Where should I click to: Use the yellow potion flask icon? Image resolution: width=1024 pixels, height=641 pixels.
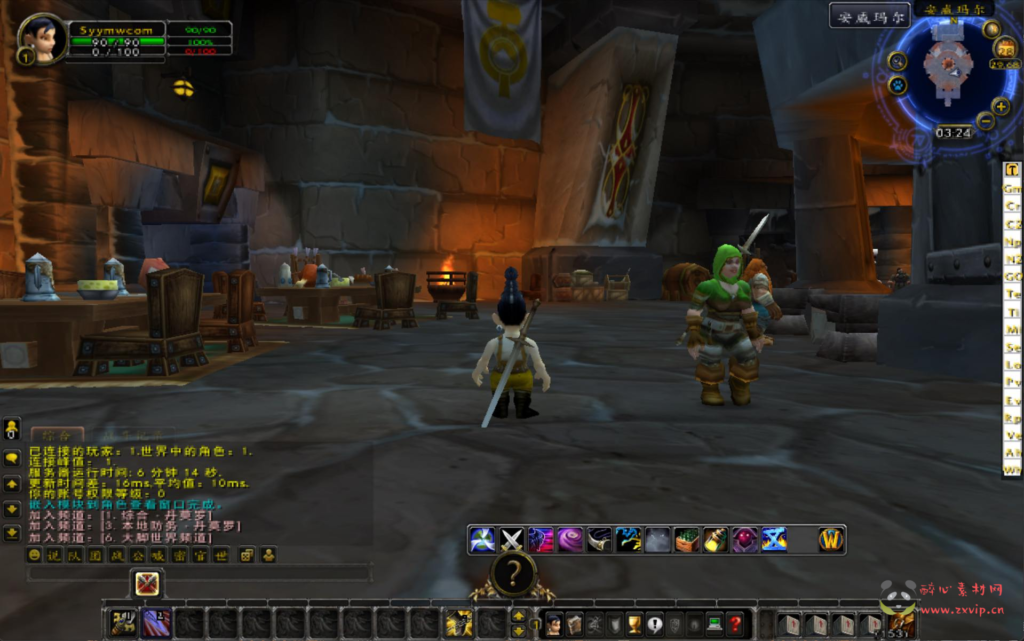(716, 540)
